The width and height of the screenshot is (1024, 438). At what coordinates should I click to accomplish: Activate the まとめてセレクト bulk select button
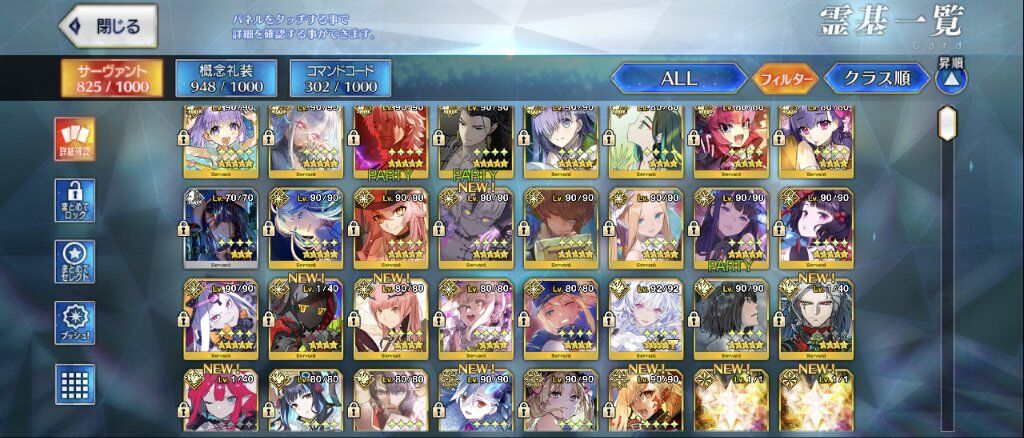pos(74,261)
